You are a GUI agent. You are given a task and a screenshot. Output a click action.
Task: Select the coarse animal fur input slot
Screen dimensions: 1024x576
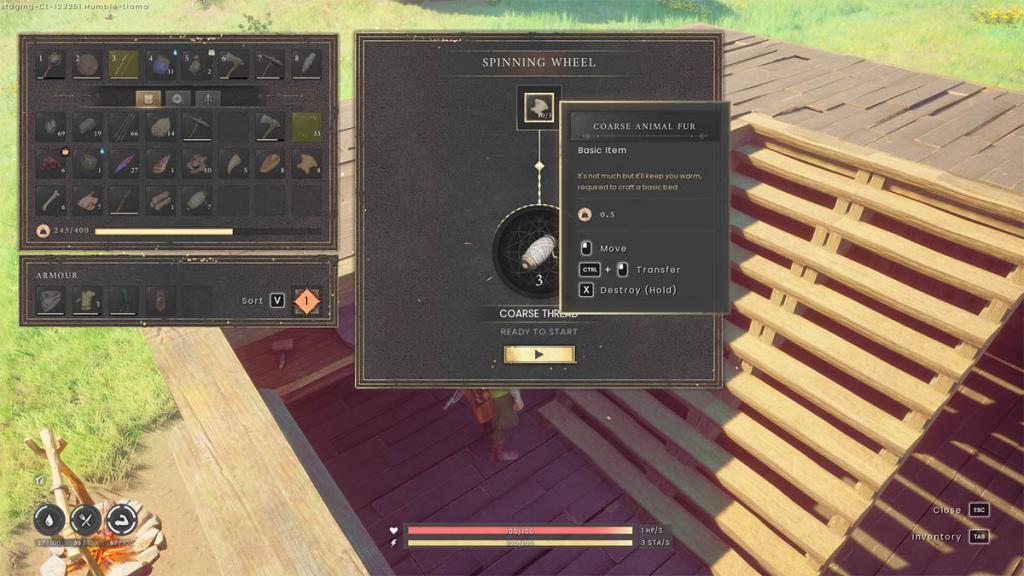click(539, 106)
